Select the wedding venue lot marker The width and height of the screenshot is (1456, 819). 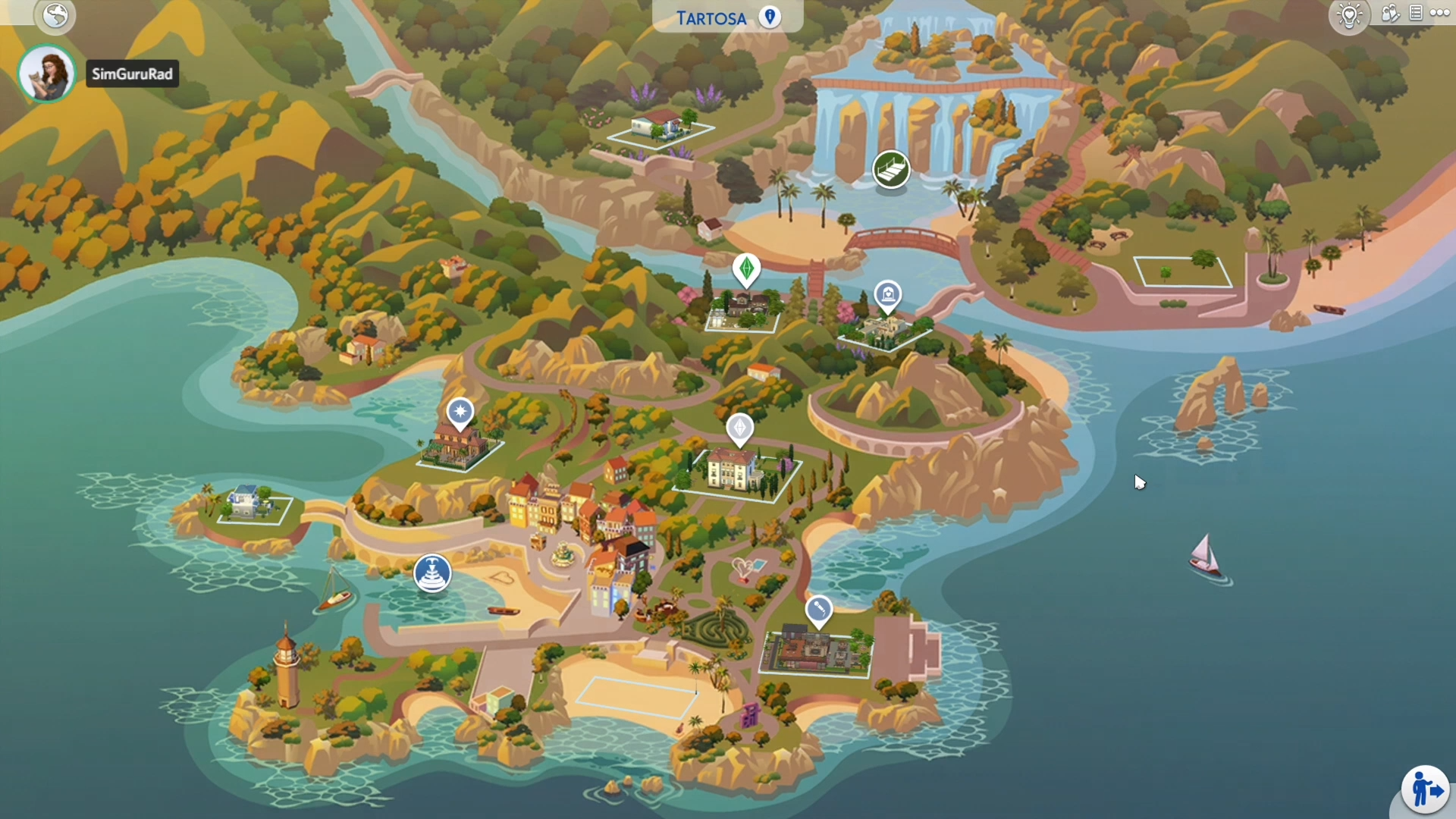point(887,294)
